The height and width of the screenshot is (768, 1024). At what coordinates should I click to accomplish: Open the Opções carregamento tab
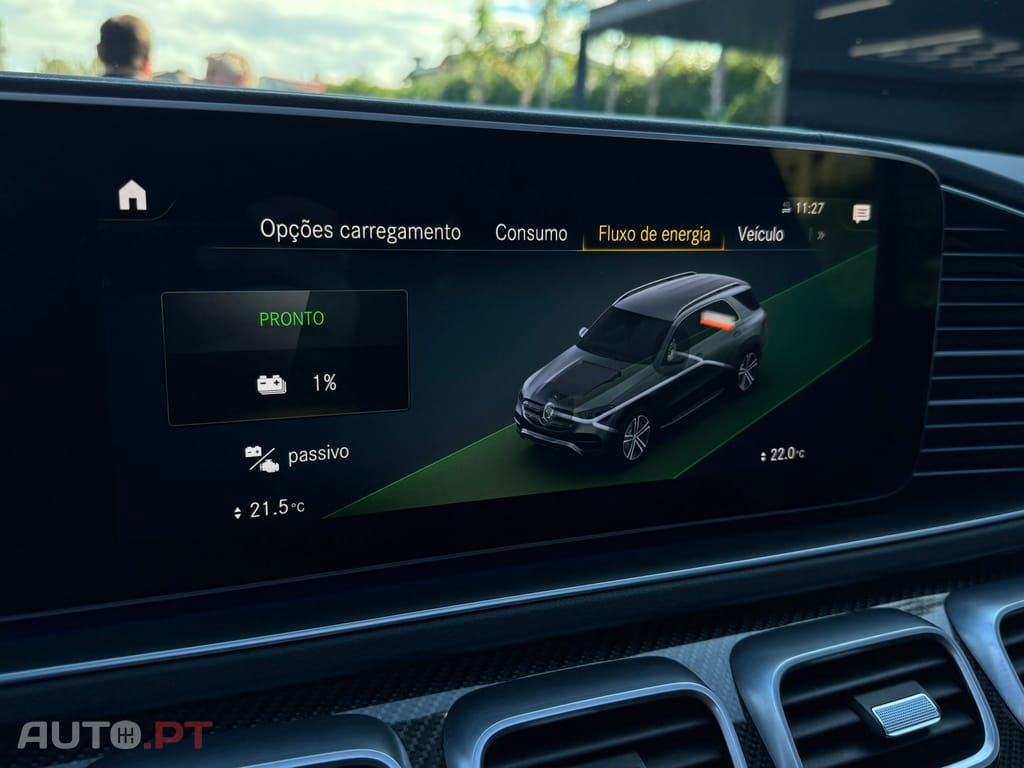(x=360, y=231)
